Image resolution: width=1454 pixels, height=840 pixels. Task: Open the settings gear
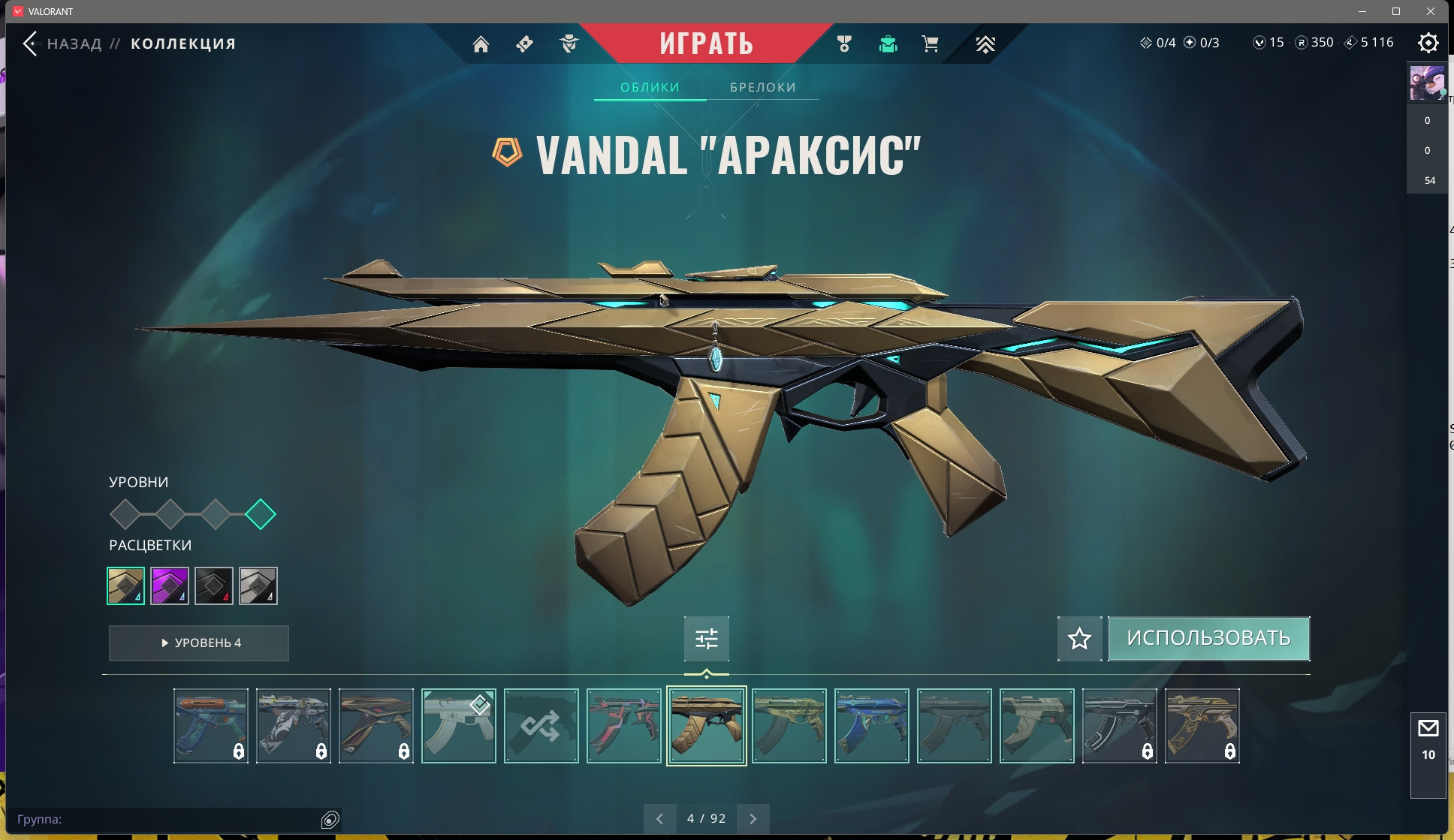[1428, 43]
